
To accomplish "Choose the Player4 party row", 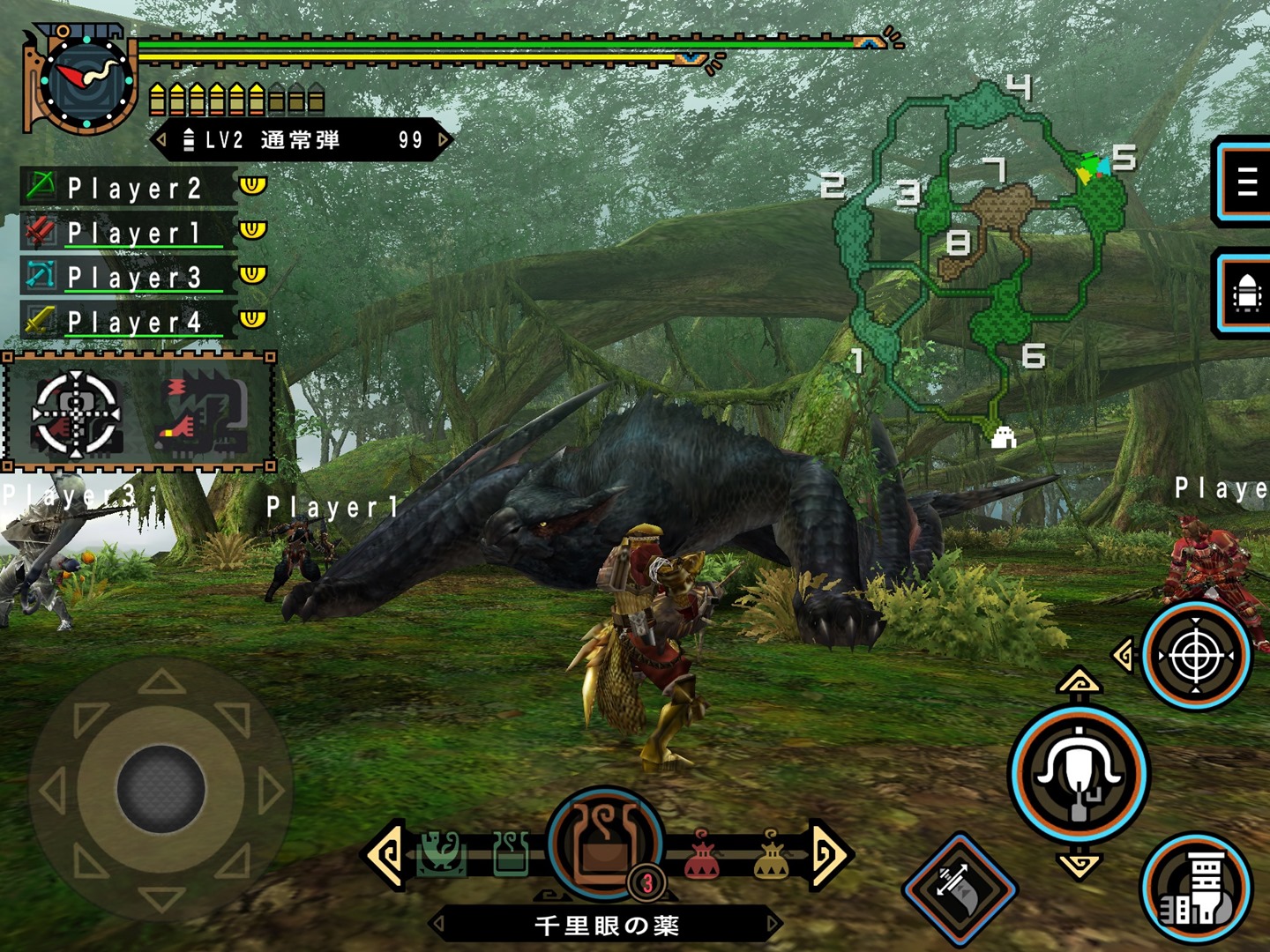I will click(x=132, y=321).
